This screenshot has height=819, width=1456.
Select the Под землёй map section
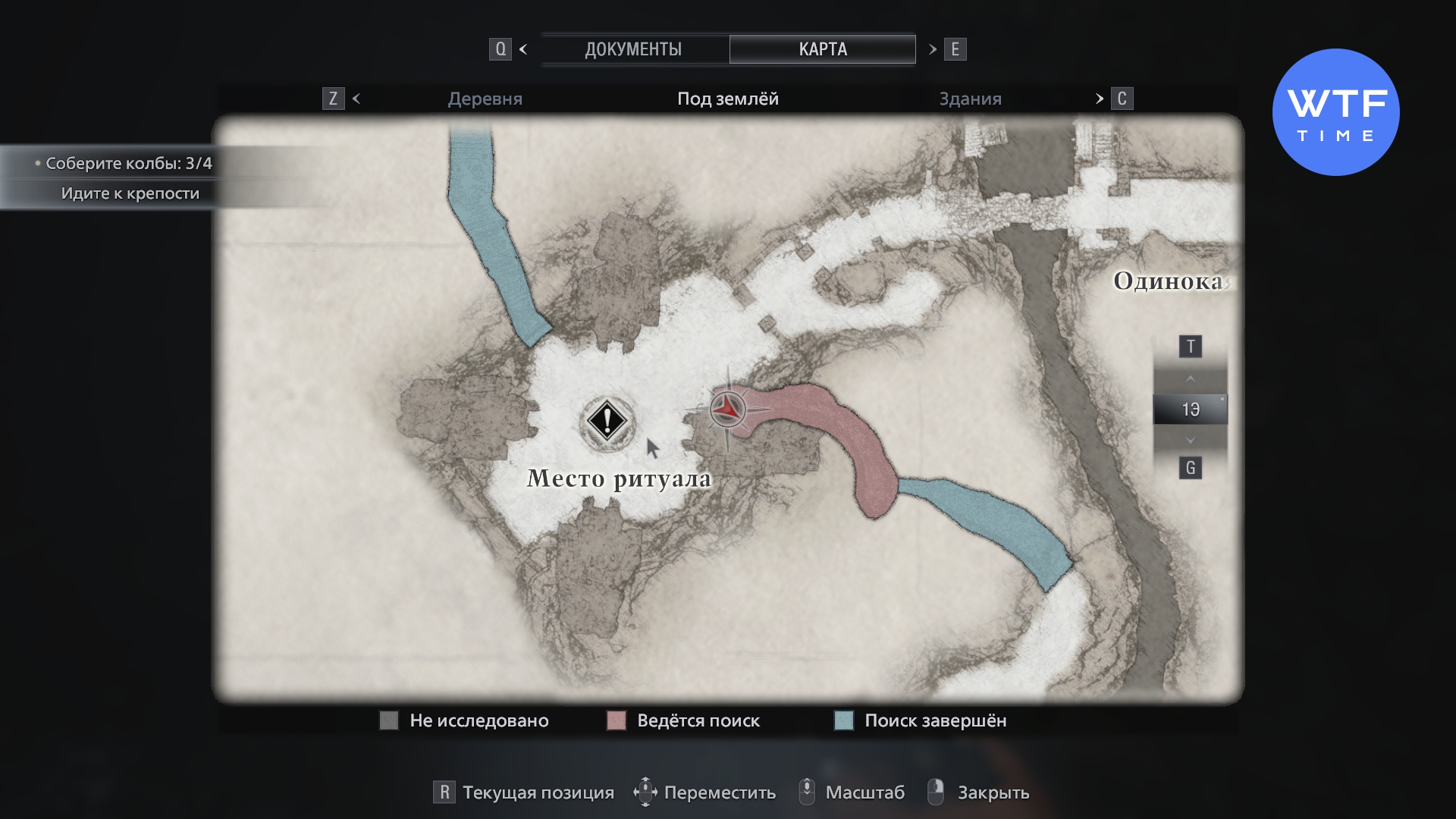pos(727,99)
